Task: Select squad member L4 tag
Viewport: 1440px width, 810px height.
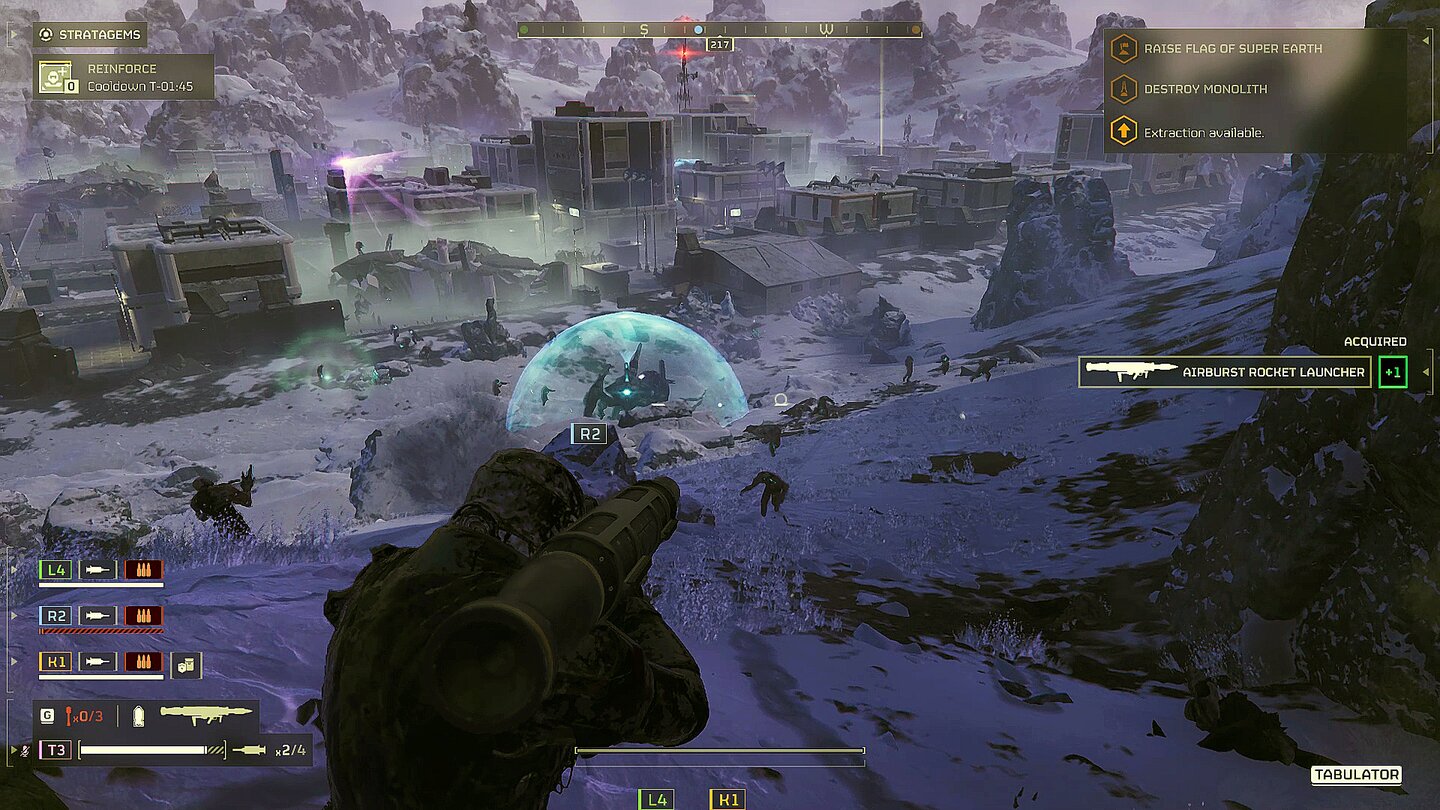Action: [55, 570]
